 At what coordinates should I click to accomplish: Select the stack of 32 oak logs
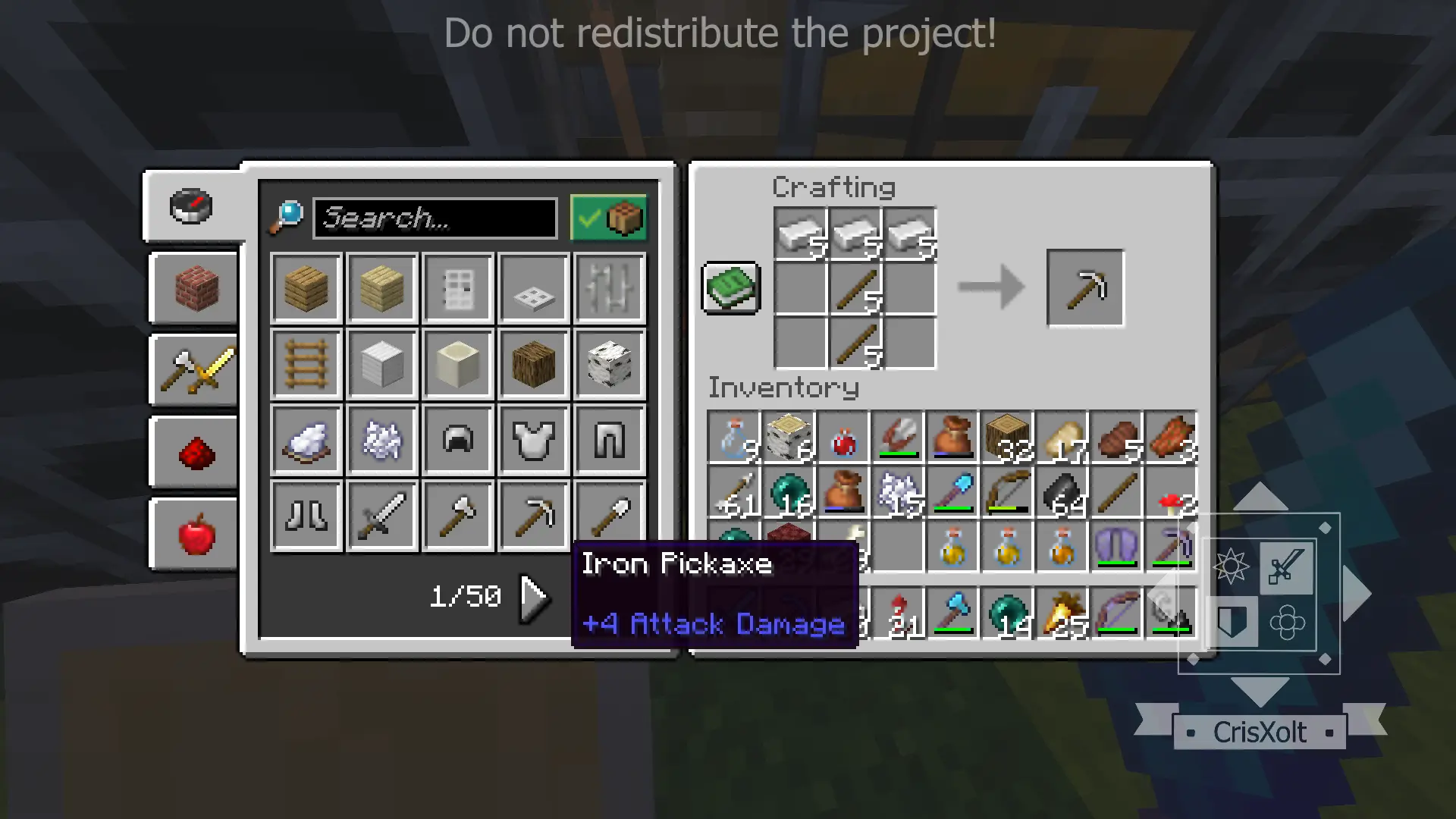tap(1007, 438)
